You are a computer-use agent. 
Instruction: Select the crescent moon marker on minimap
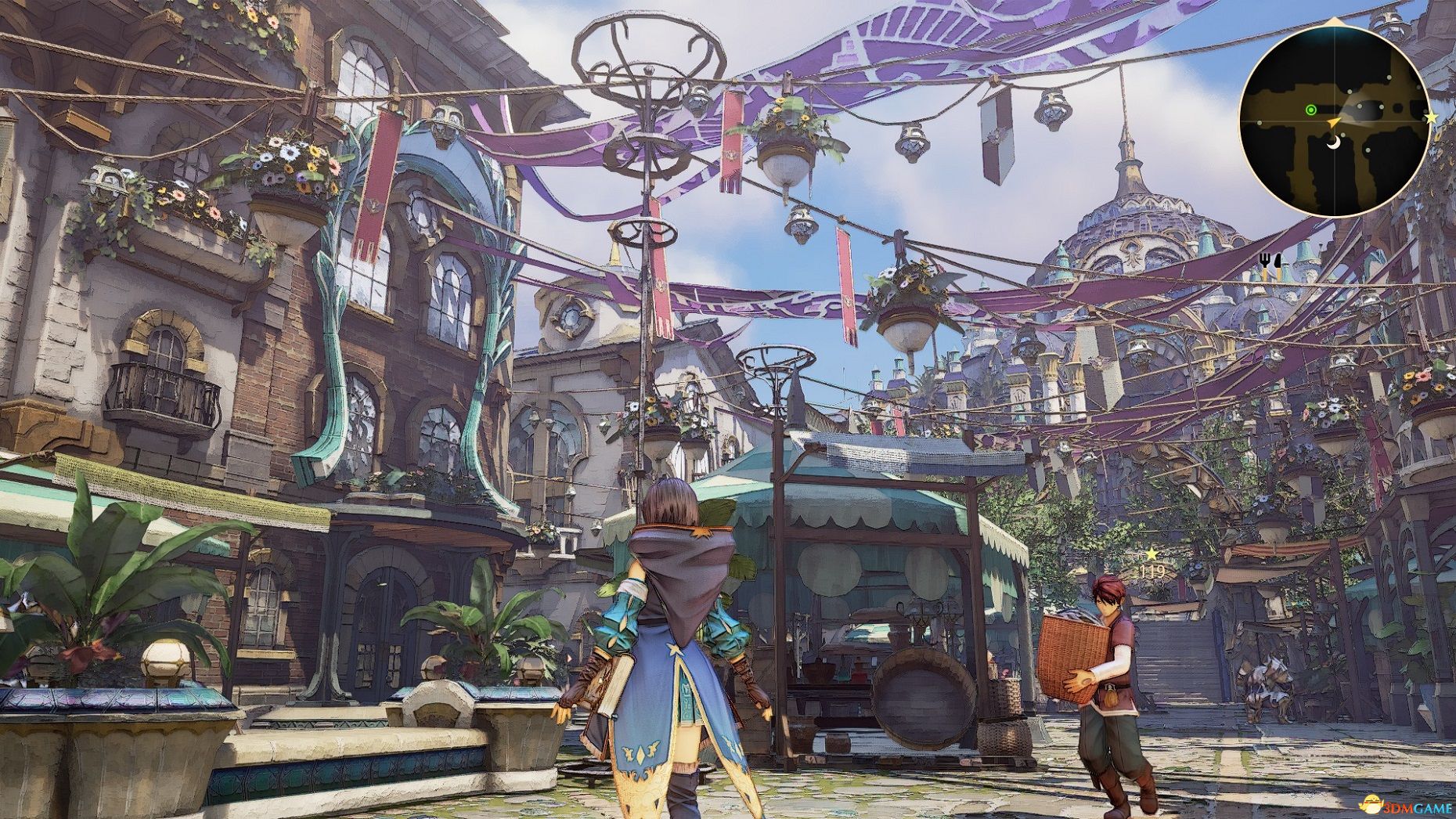[1334, 141]
